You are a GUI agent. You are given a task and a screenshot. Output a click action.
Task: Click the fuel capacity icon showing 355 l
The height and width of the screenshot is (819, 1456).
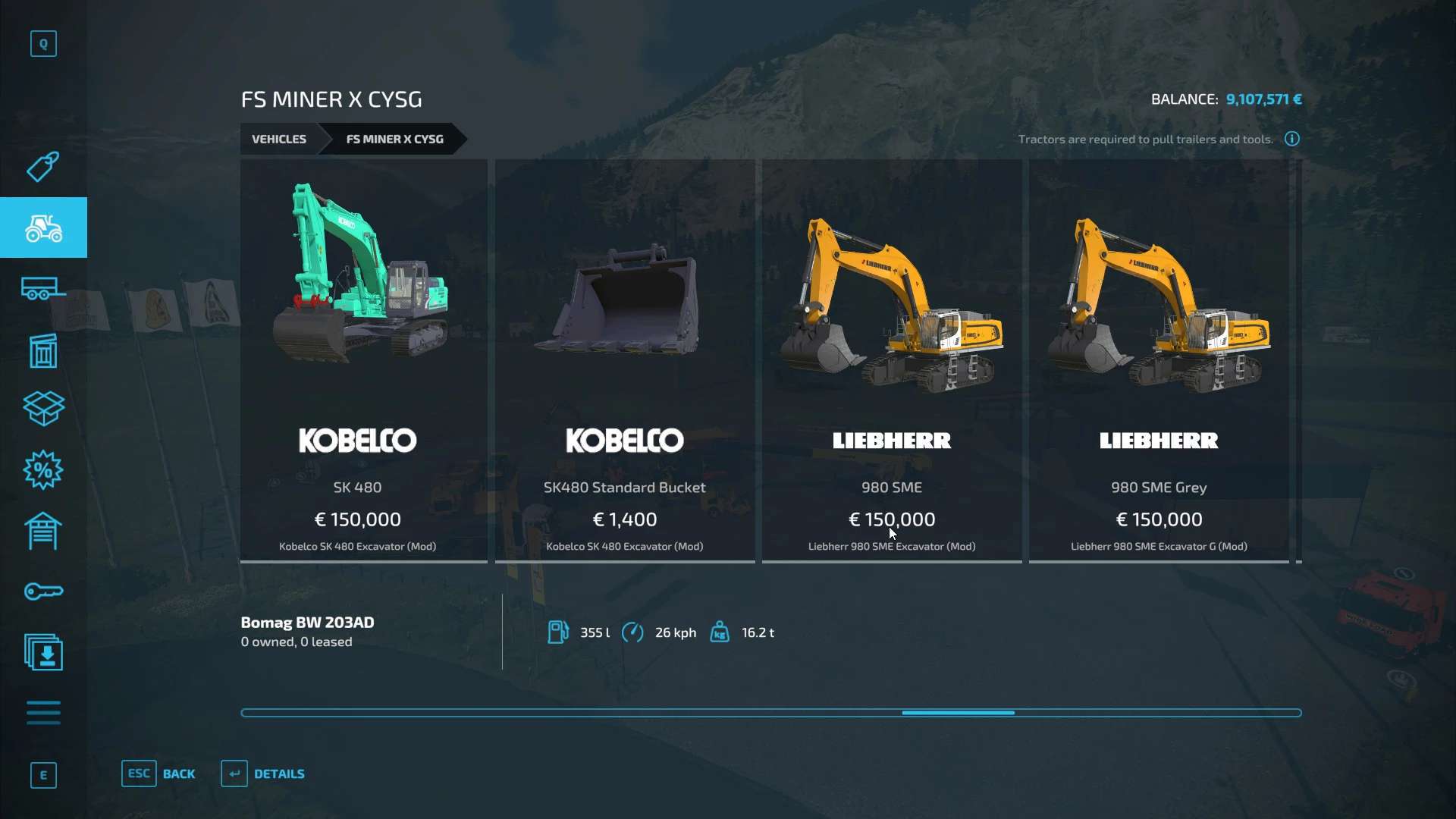coord(559,632)
